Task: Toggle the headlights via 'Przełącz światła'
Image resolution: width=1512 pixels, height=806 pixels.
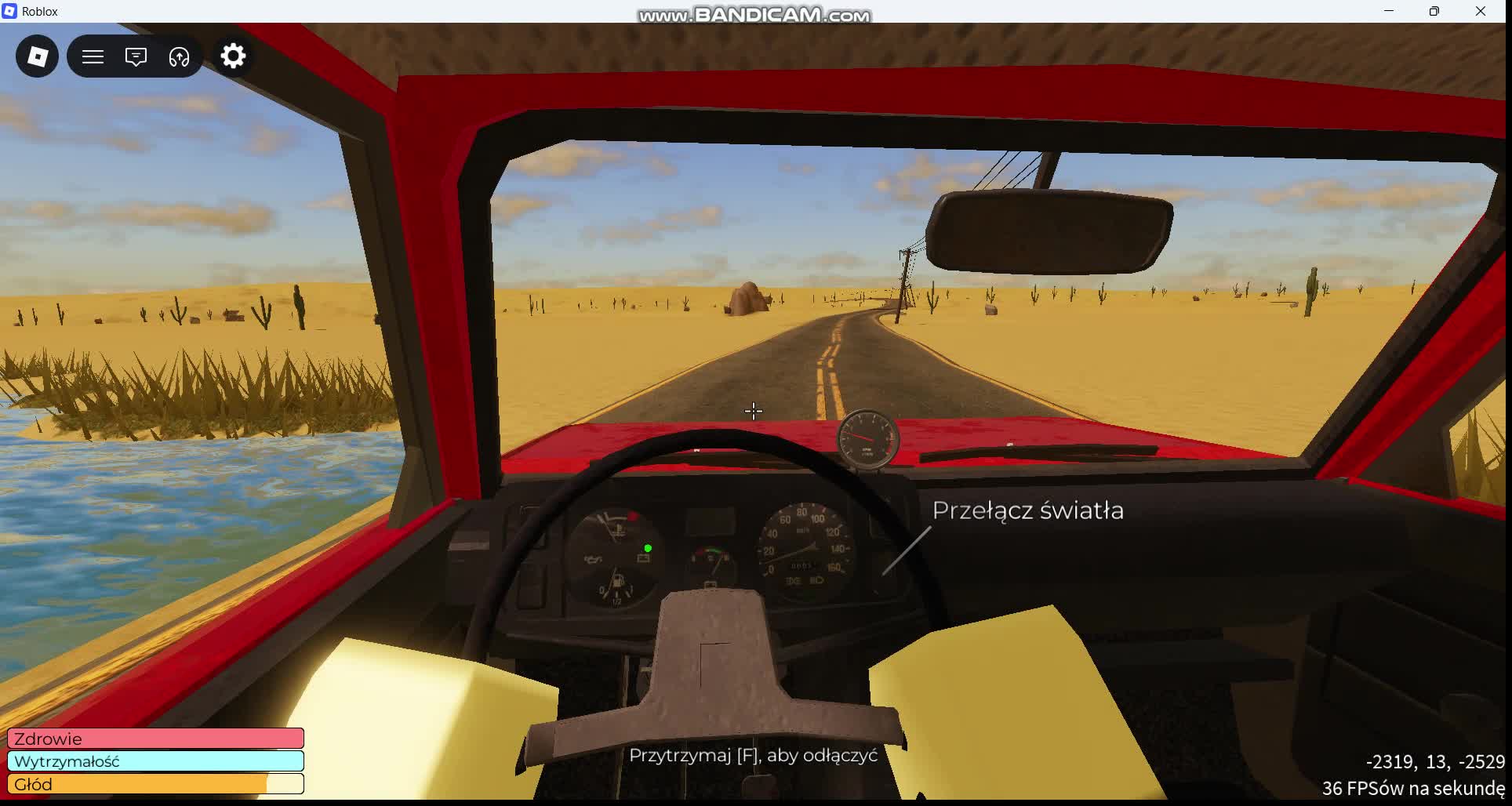Action: [1027, 510]
